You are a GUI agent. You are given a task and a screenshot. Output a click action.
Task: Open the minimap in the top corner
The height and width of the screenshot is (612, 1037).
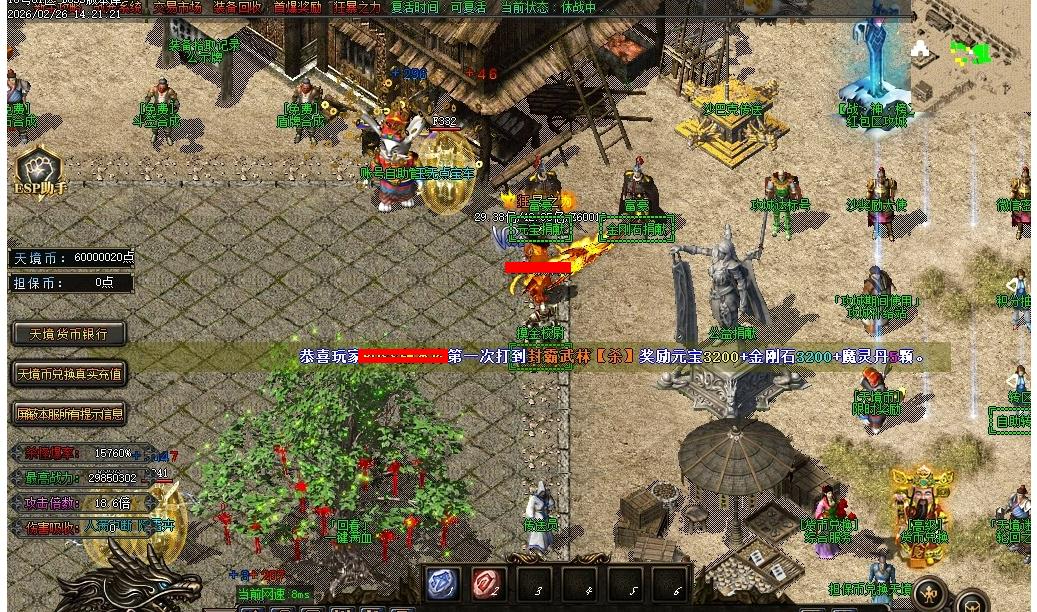coord(968,50)
